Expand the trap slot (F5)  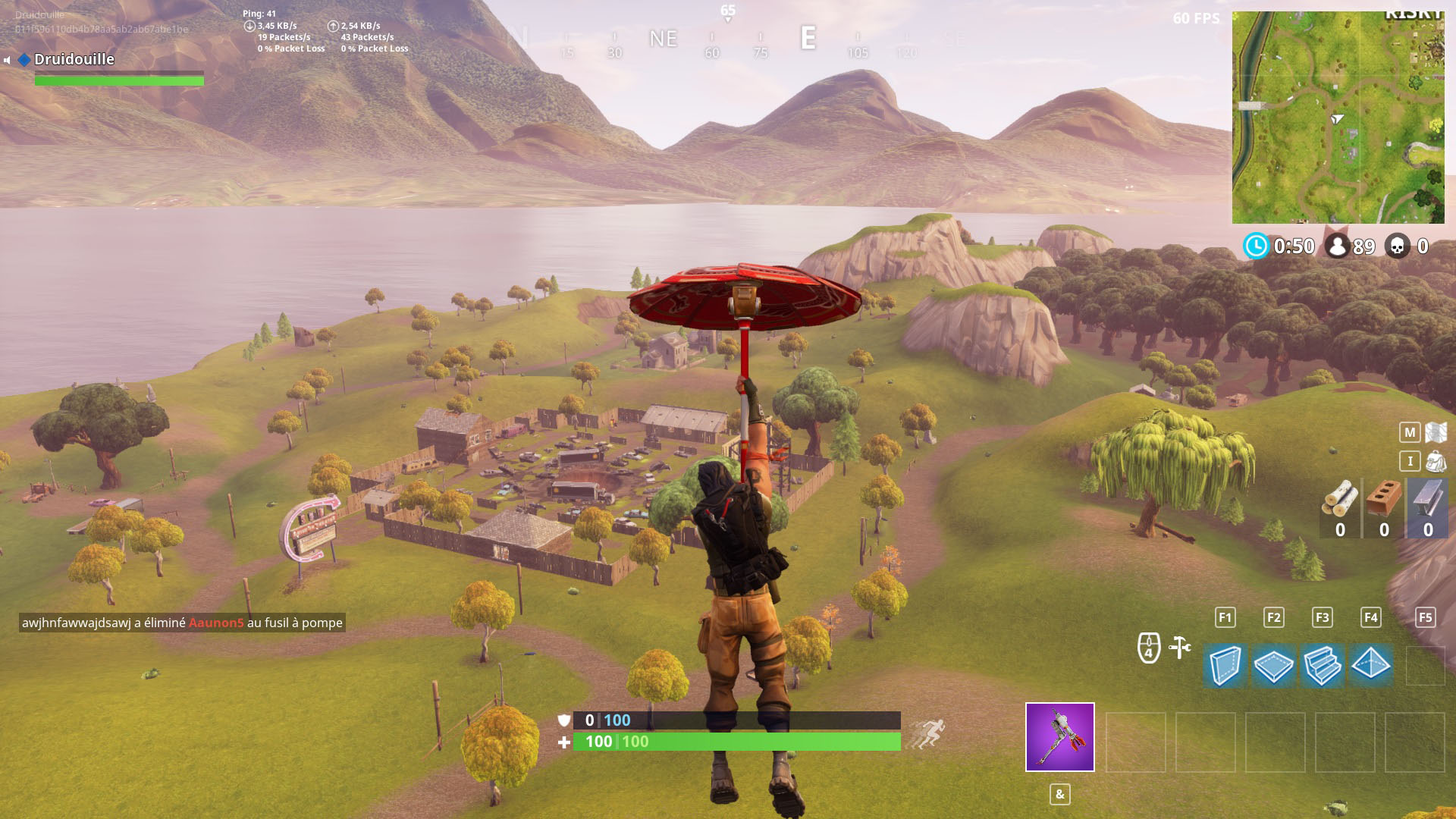tap(1424, 617)
